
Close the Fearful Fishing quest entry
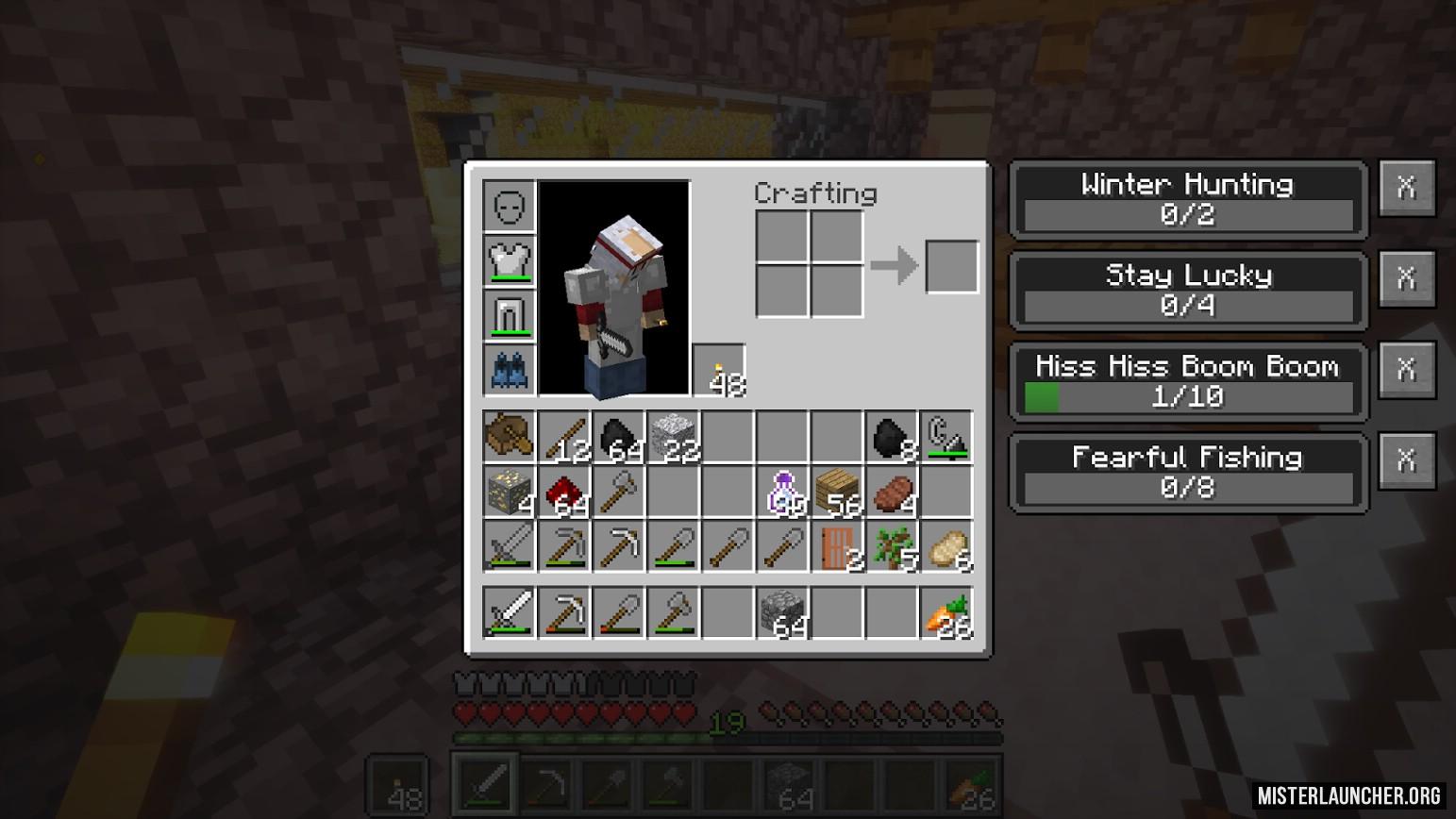click(x=1406, y=460)
